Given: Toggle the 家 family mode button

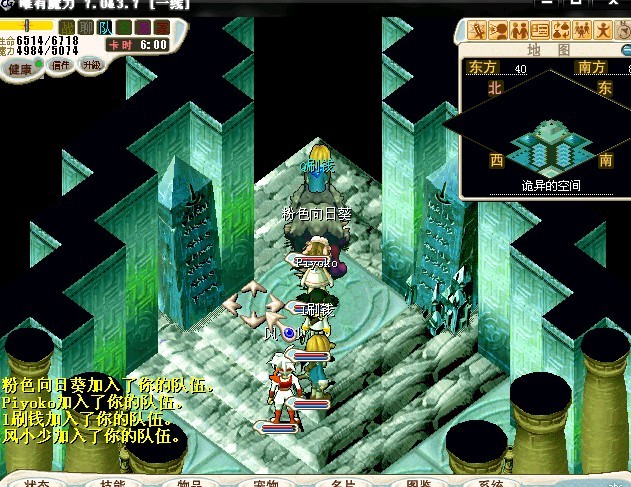Looking at the screenshot, I should click(161, 26).
